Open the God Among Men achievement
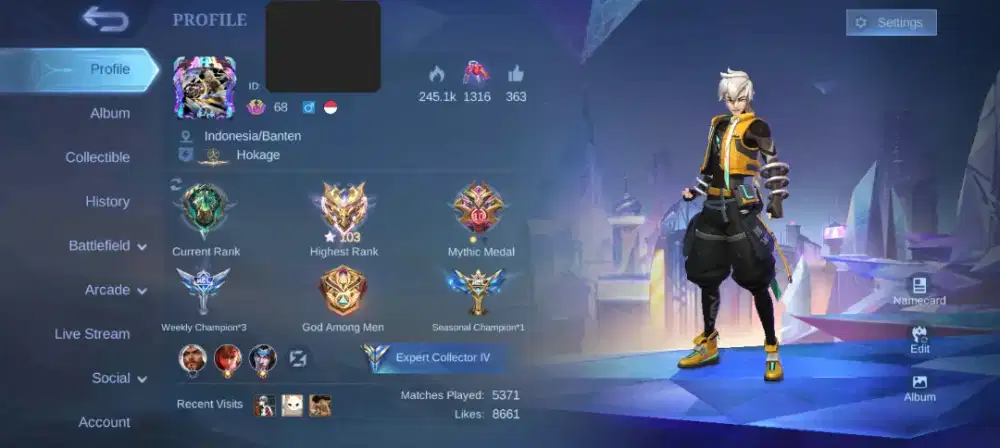 pyautogui.click(x=343, y=292)
